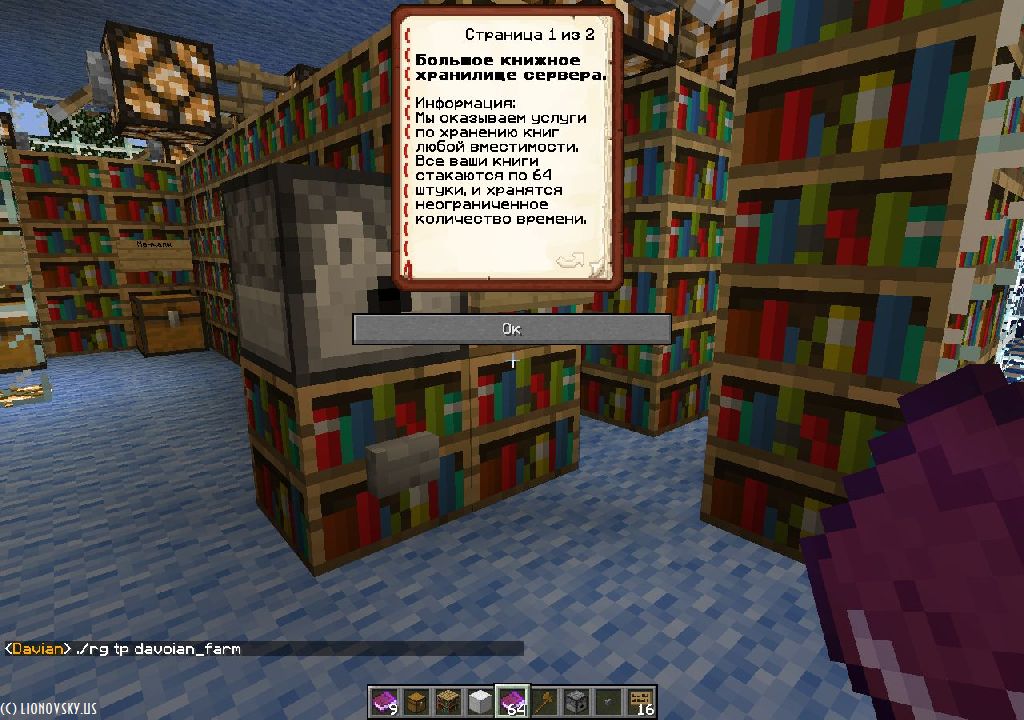
Task: Choose the stack of 16 signs
Action: pyautogui.click(x=641, y=702)
